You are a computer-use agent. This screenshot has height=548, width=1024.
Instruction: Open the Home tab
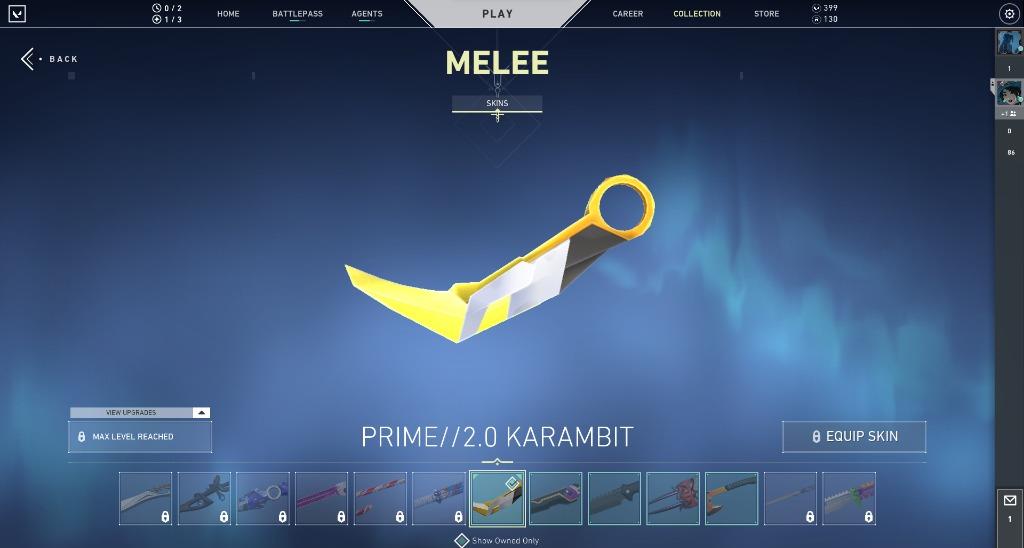coord(228,14)
